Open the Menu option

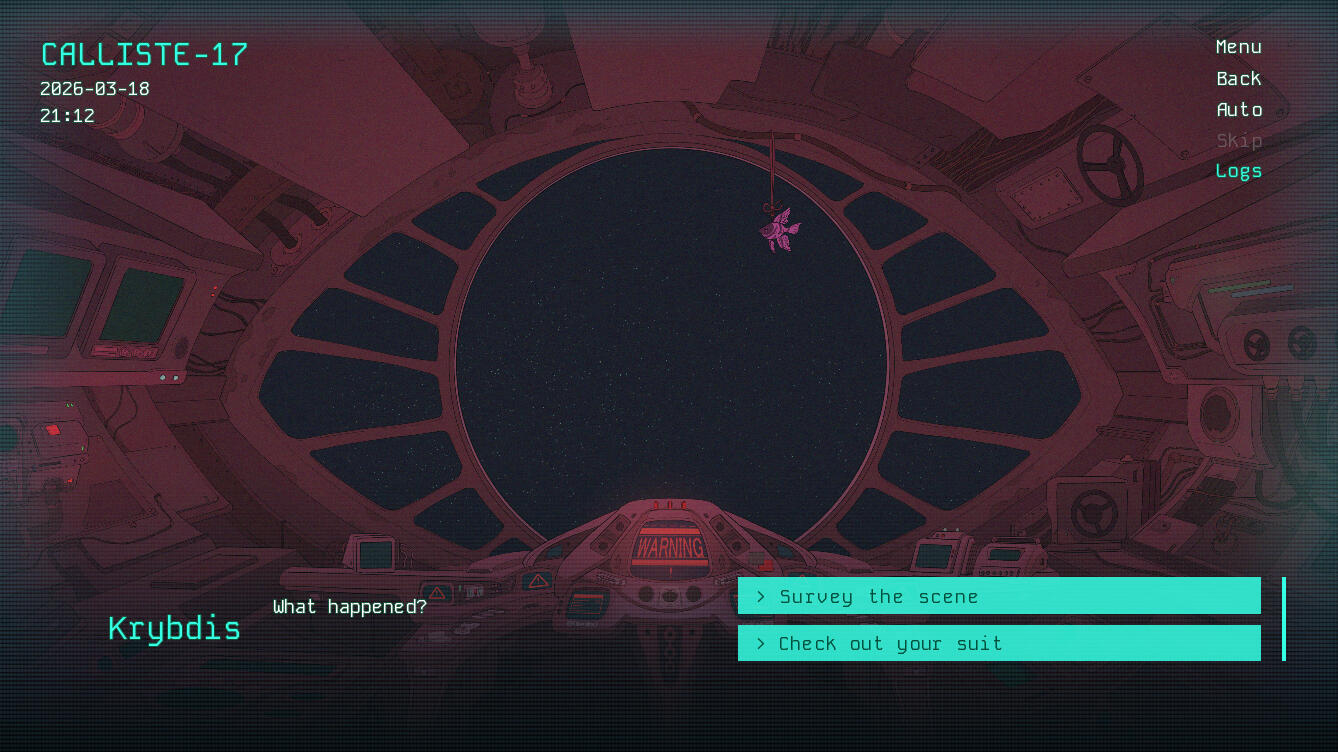[1238, 47]
